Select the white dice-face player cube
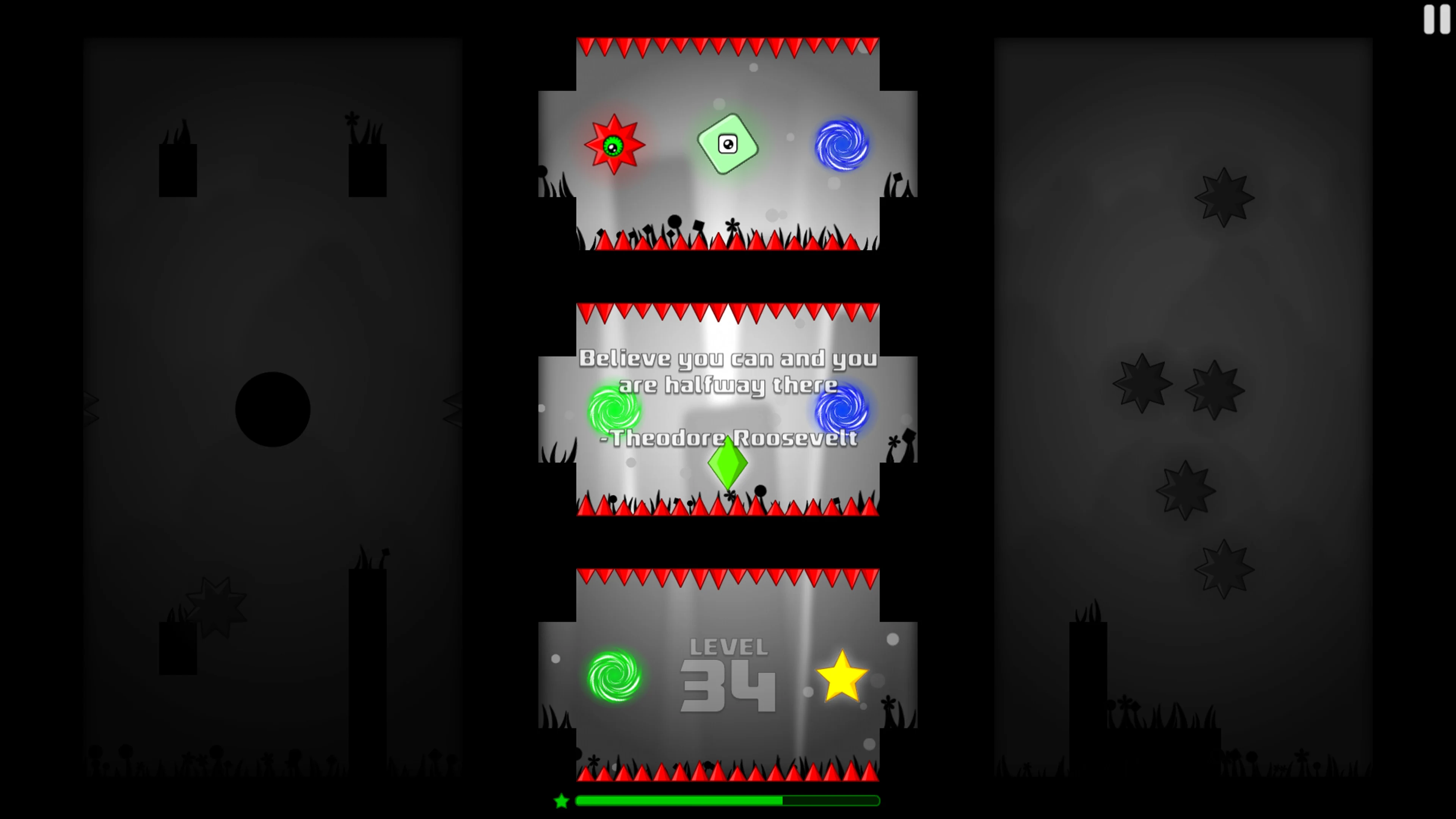This screenshot has width=1456, height=819. (728, 144)
